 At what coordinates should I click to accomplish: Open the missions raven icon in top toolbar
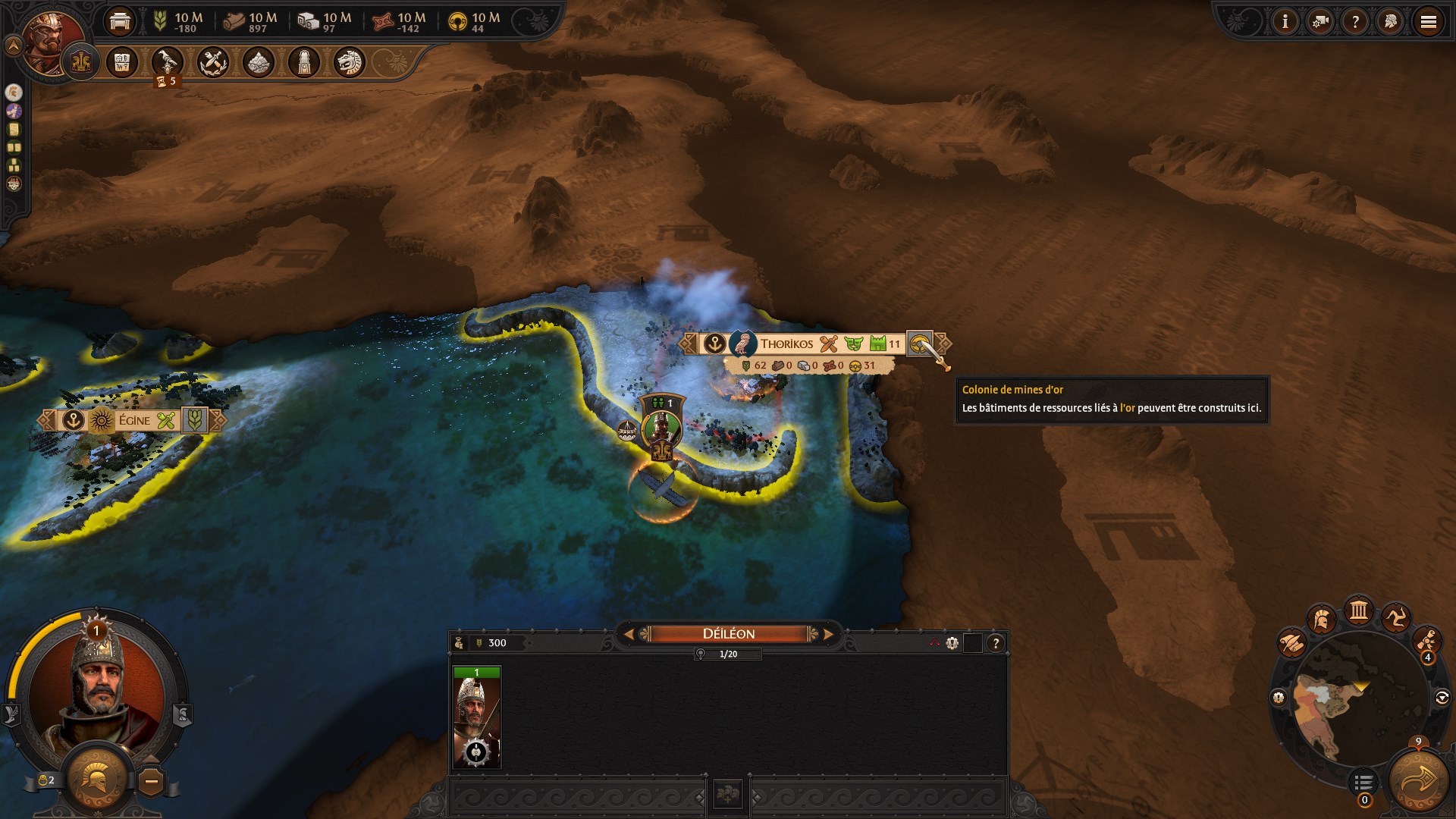pos(168,63)
